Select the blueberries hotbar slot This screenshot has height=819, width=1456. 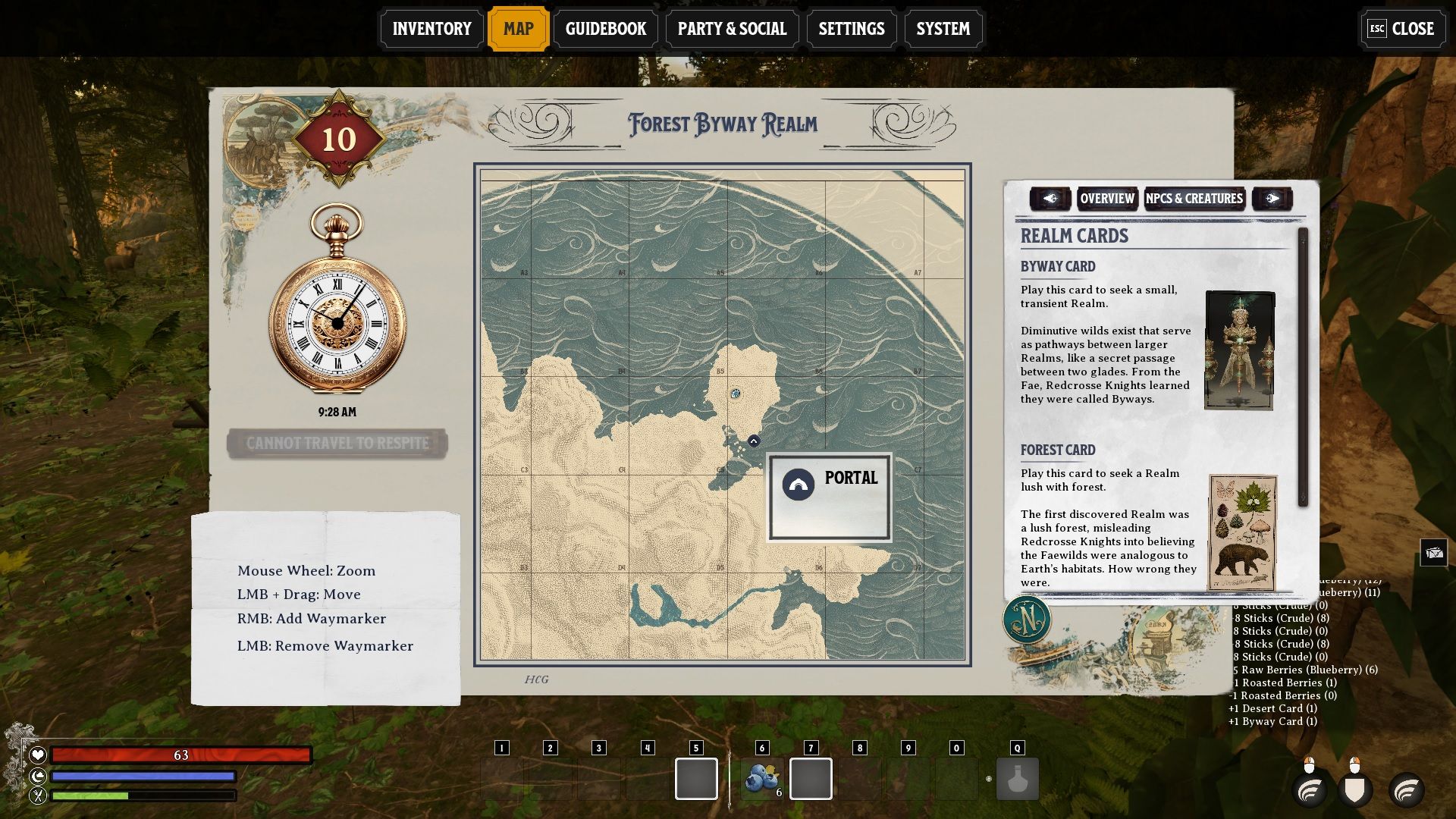click(762, 779)
